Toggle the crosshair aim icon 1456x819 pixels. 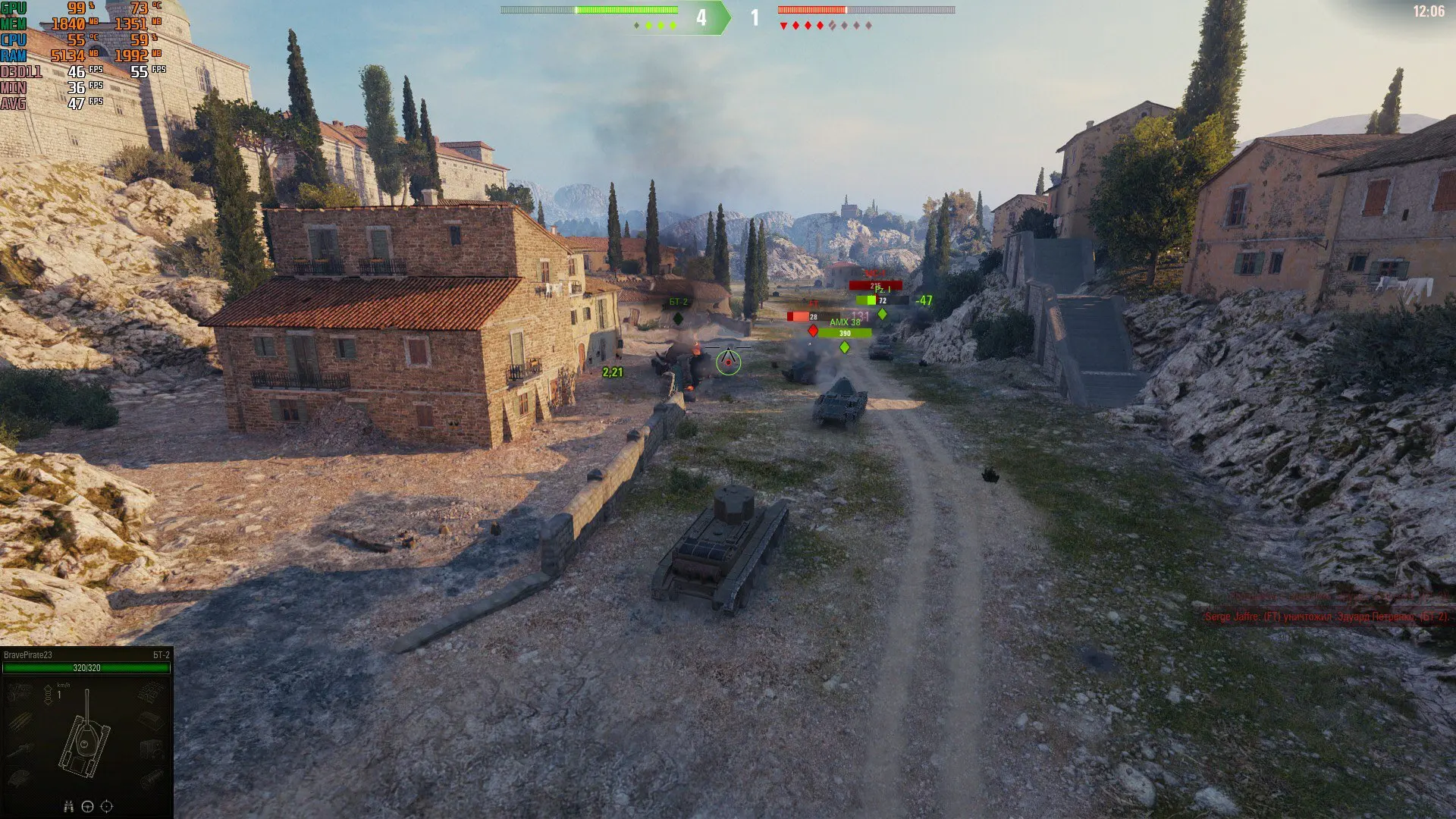pos(107,807)
